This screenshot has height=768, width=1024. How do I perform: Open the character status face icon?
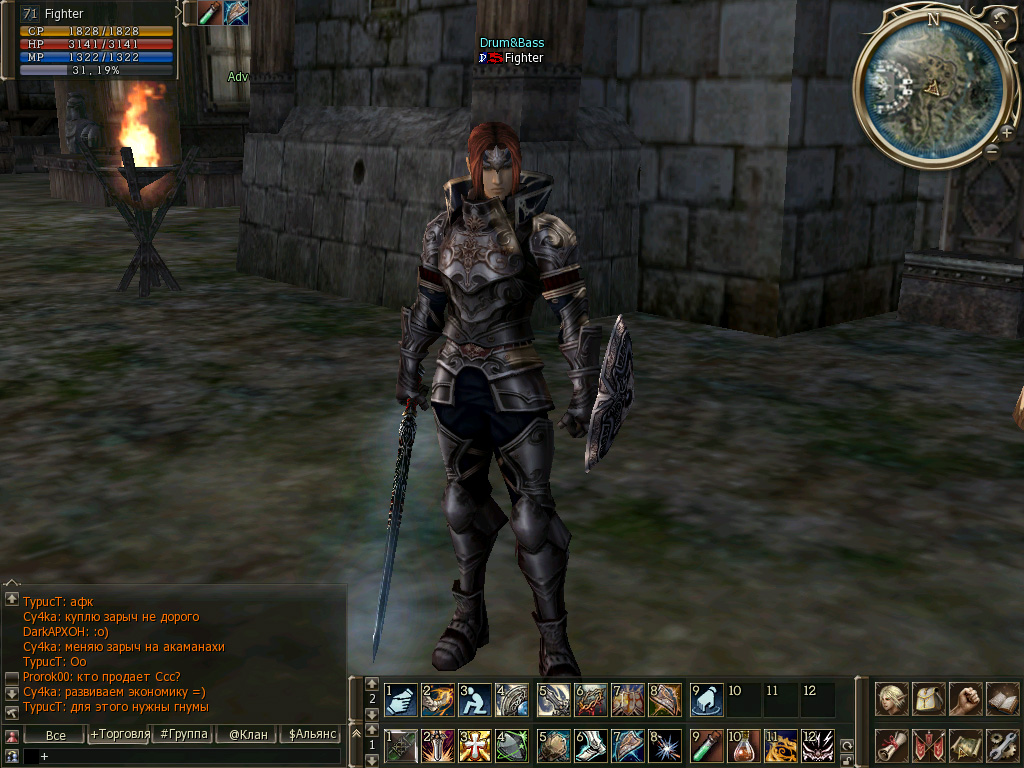(x=892, y=698)
